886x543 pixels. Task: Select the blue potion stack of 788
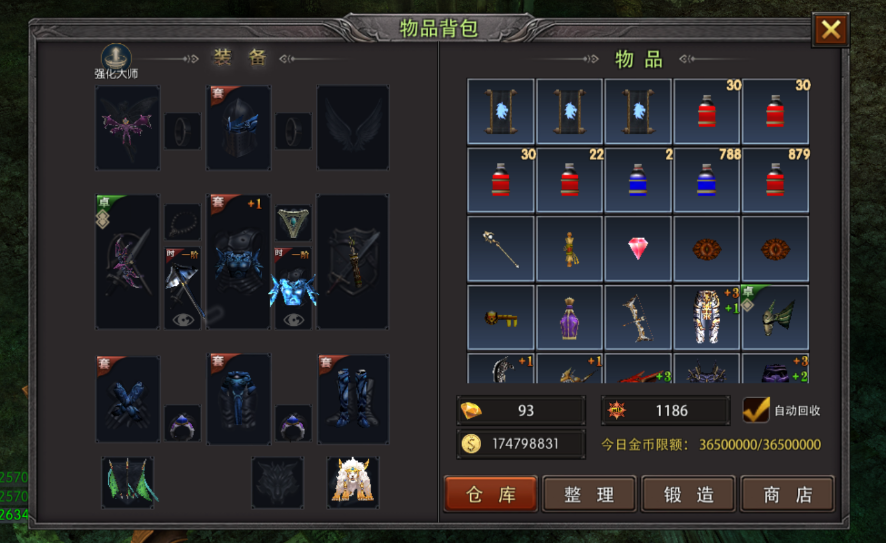(707, 181)
